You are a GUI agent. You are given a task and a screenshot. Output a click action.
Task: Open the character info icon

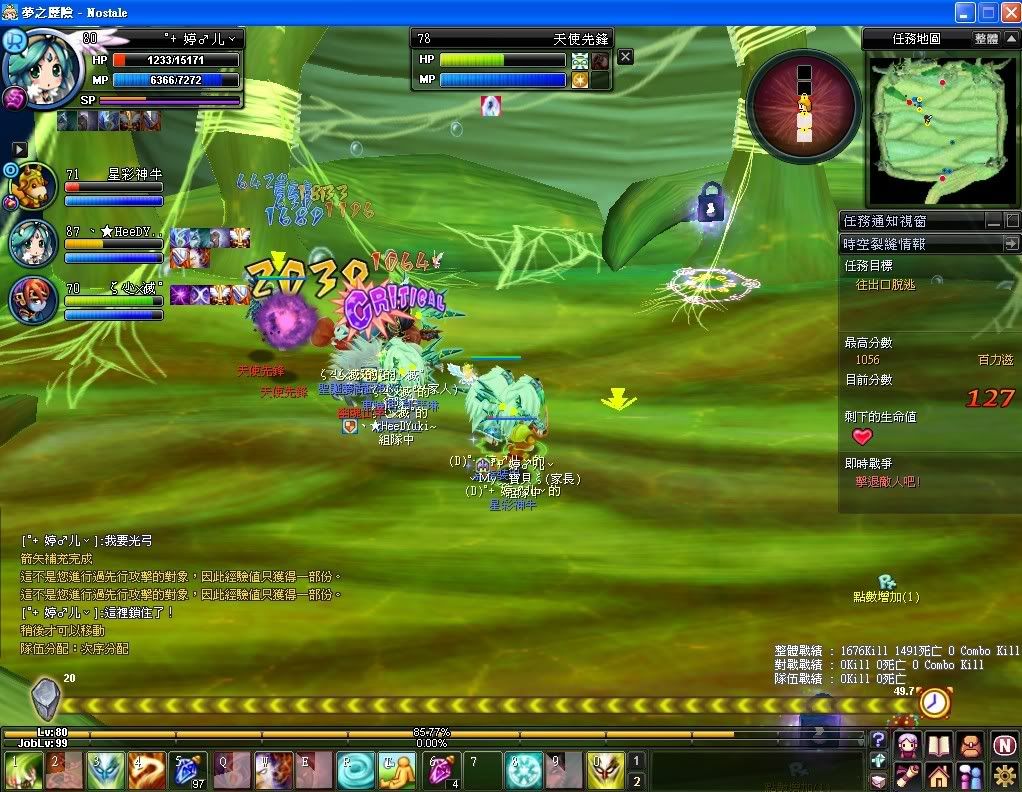tap(907, 745)
